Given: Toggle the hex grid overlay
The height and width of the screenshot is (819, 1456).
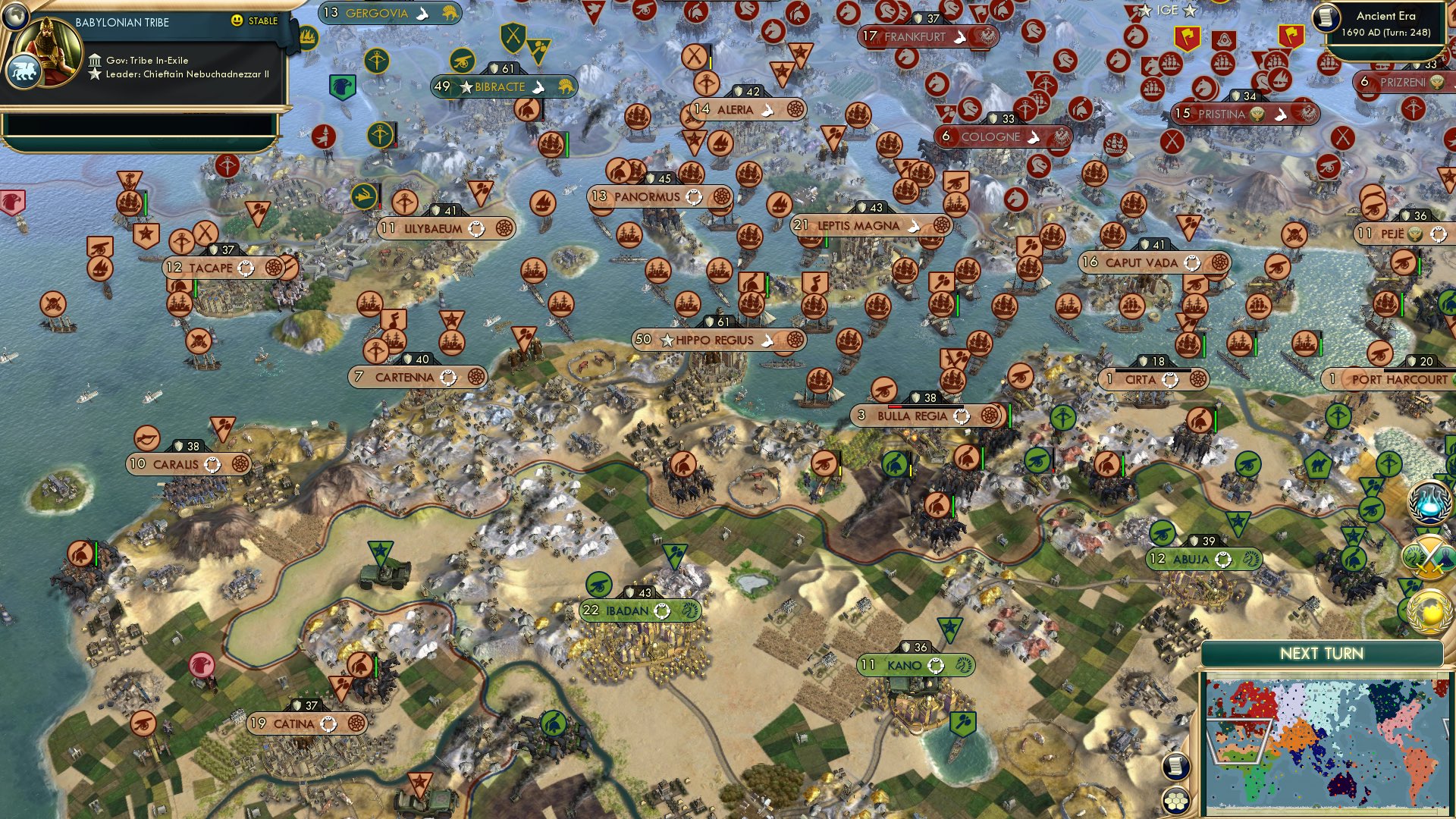Looking at the screenshot, I should (x=1176, y=802).
